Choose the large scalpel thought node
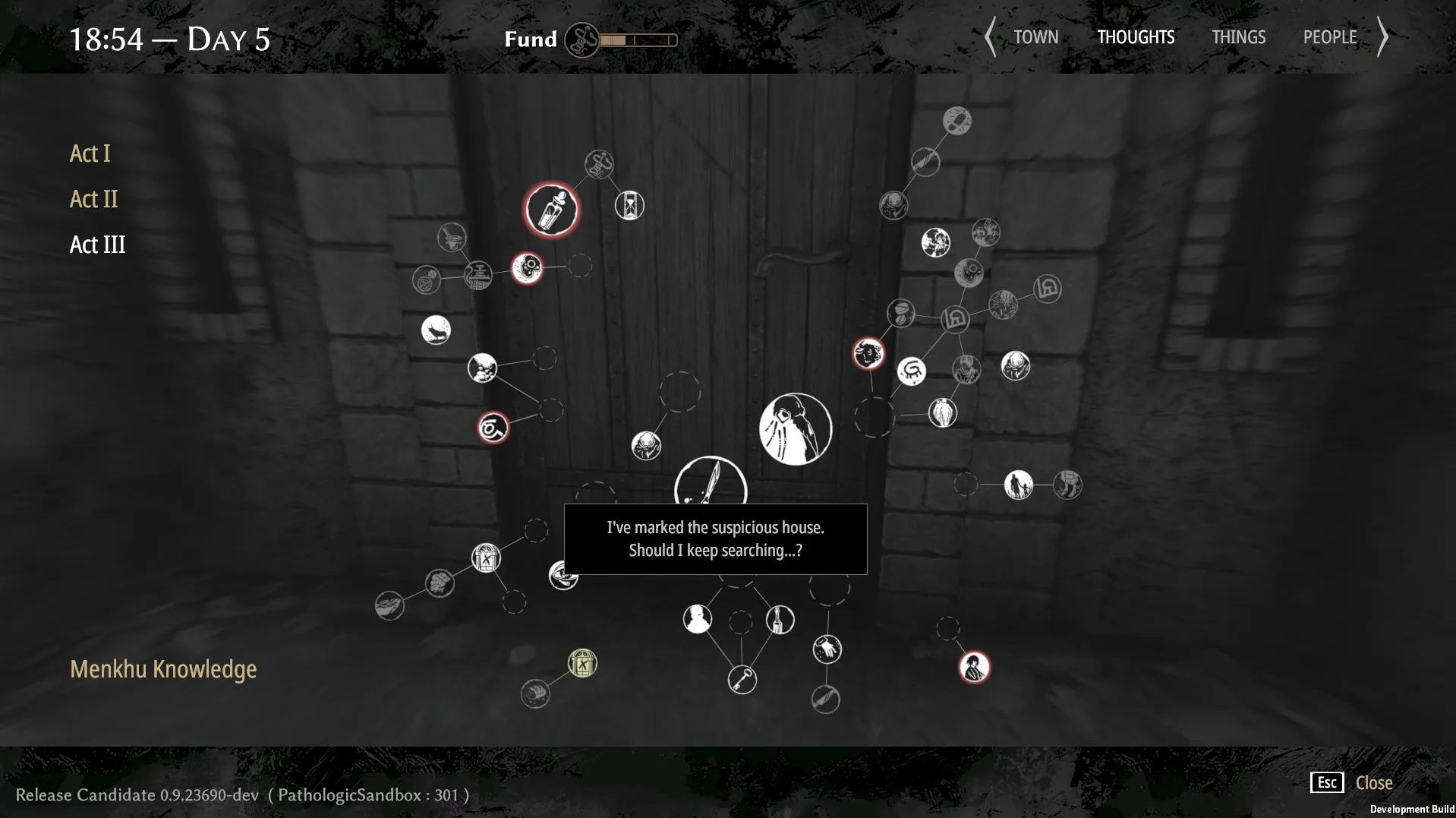This screenshot has width=1456, height=818. (x=711, y=481)
